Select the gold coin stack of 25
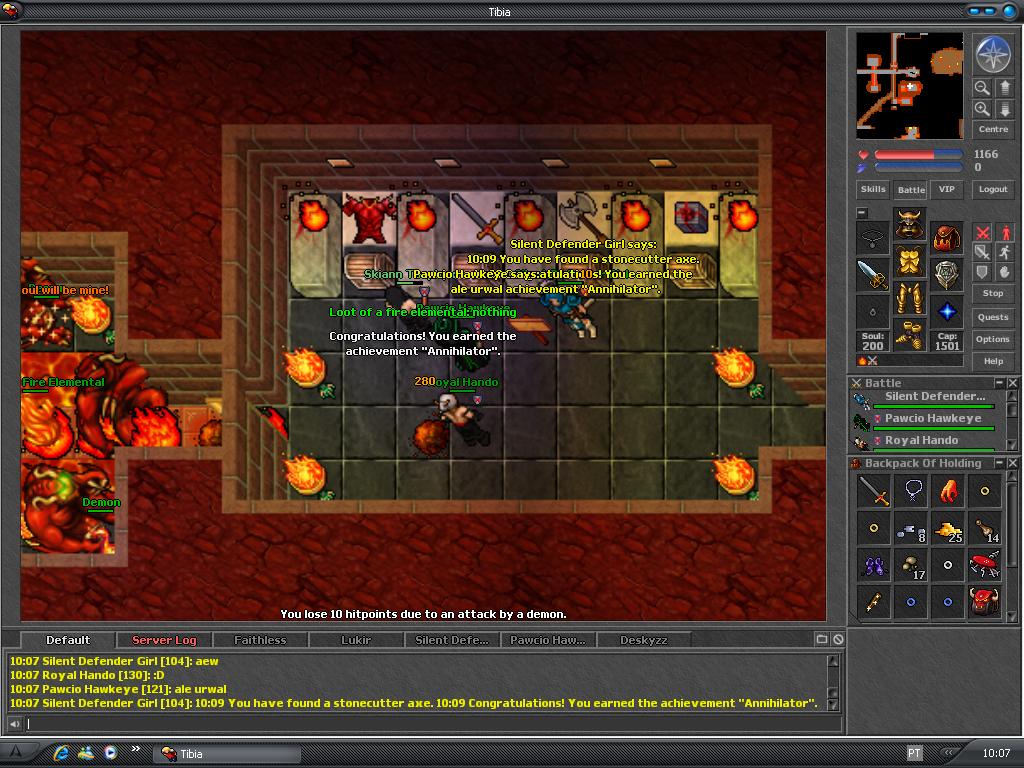This screenshot has height=768, width=1024. 947,528
